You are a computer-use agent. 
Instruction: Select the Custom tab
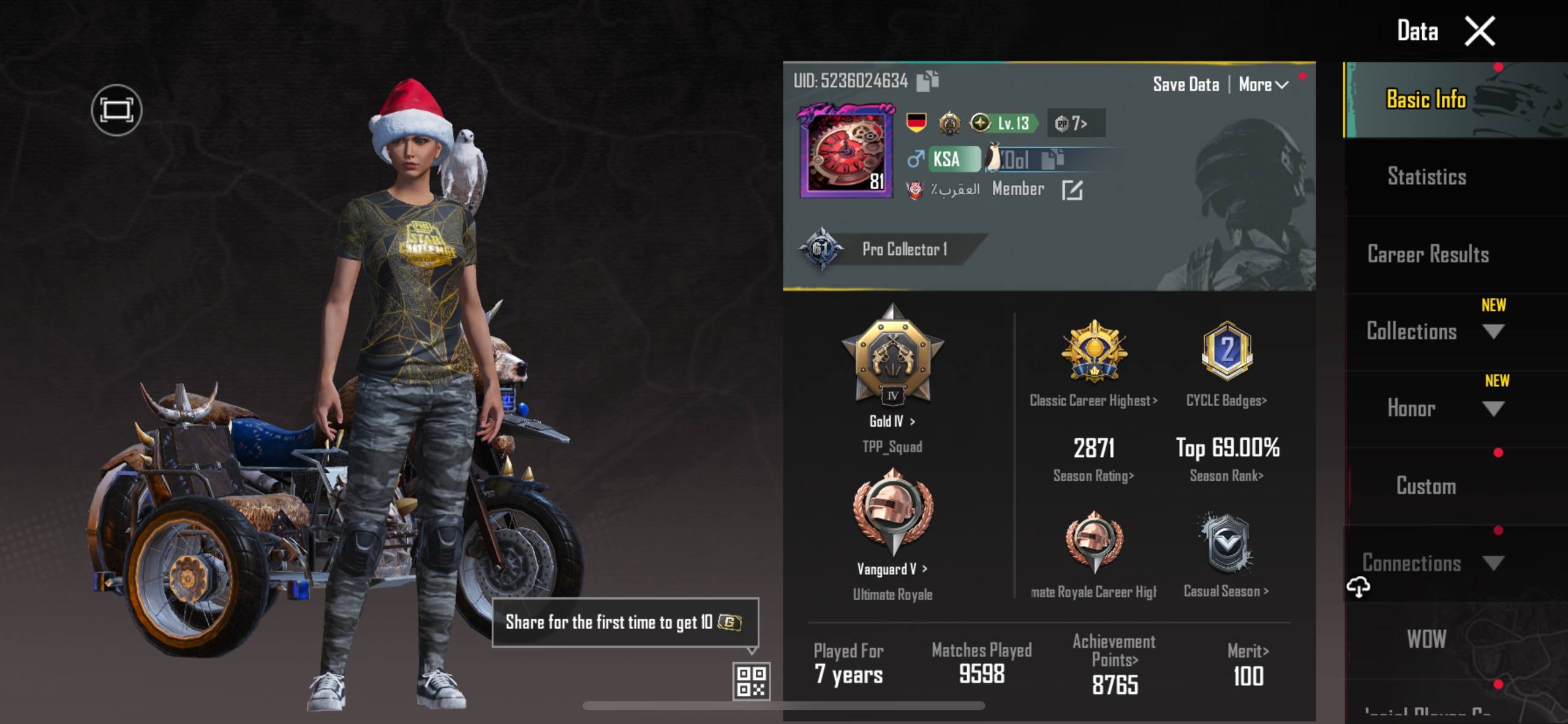click(x=1426, y=486)
